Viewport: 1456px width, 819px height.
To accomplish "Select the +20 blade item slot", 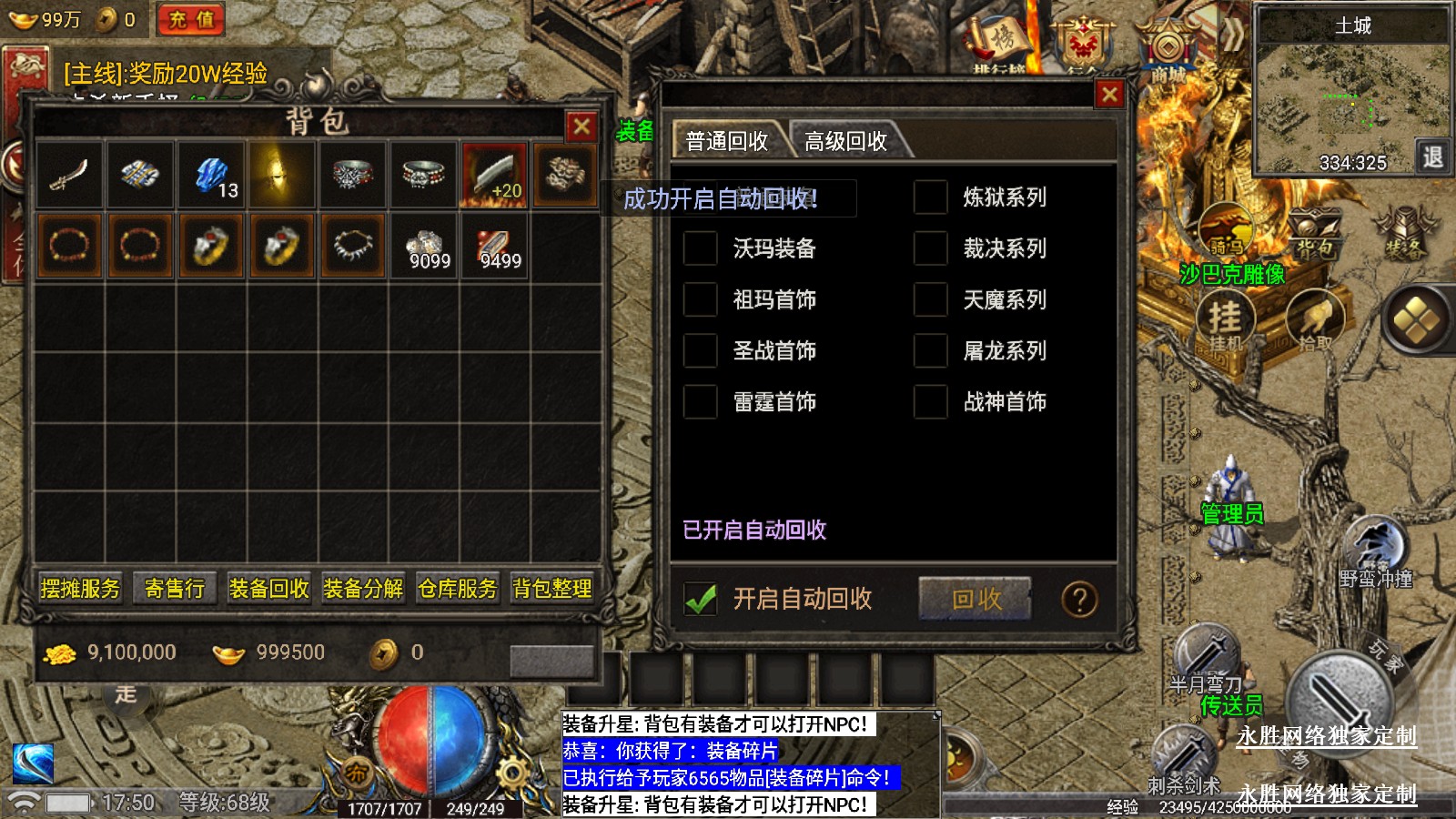I will [494, 175].
